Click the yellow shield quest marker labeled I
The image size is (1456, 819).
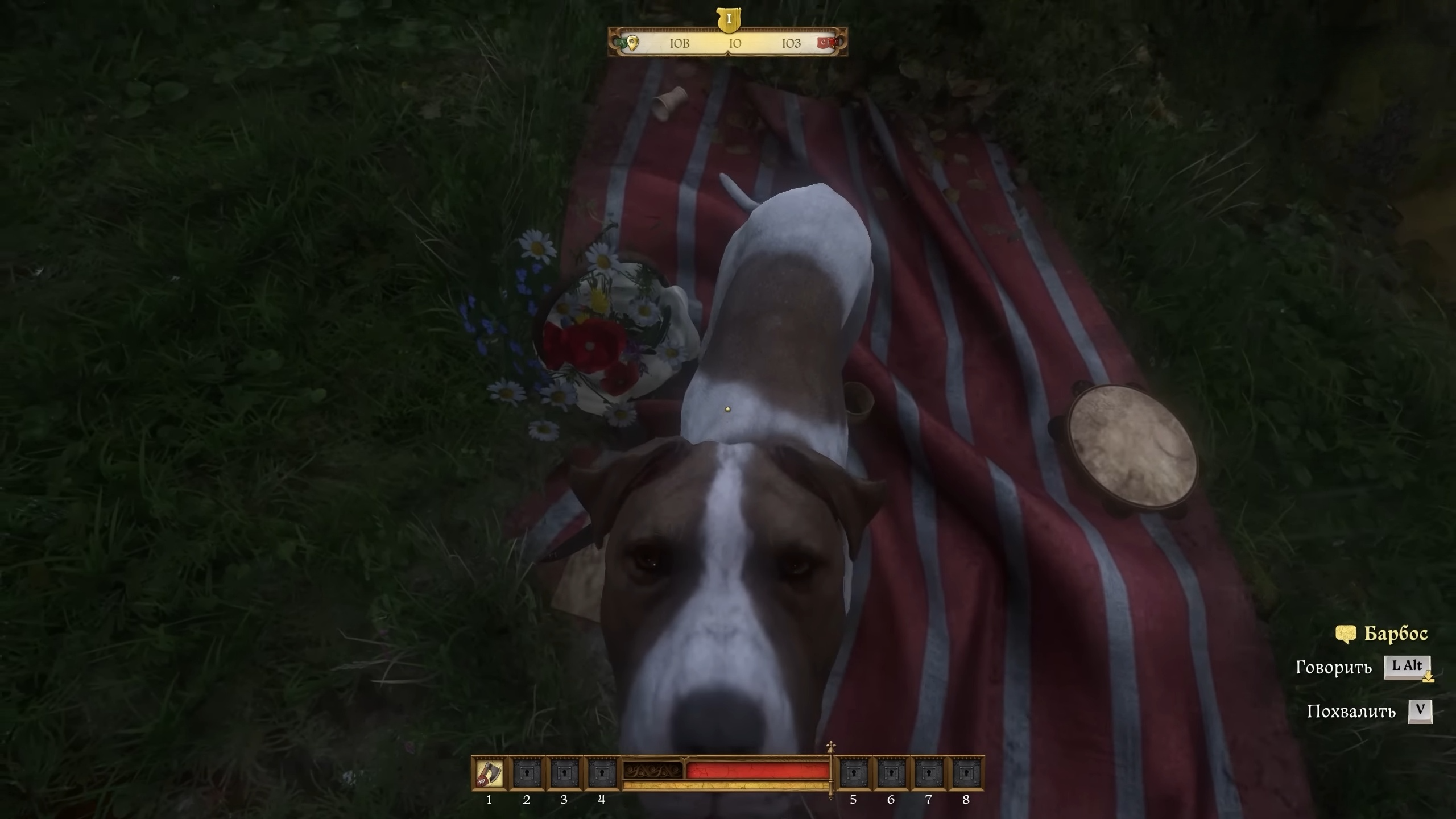[729, 20]
